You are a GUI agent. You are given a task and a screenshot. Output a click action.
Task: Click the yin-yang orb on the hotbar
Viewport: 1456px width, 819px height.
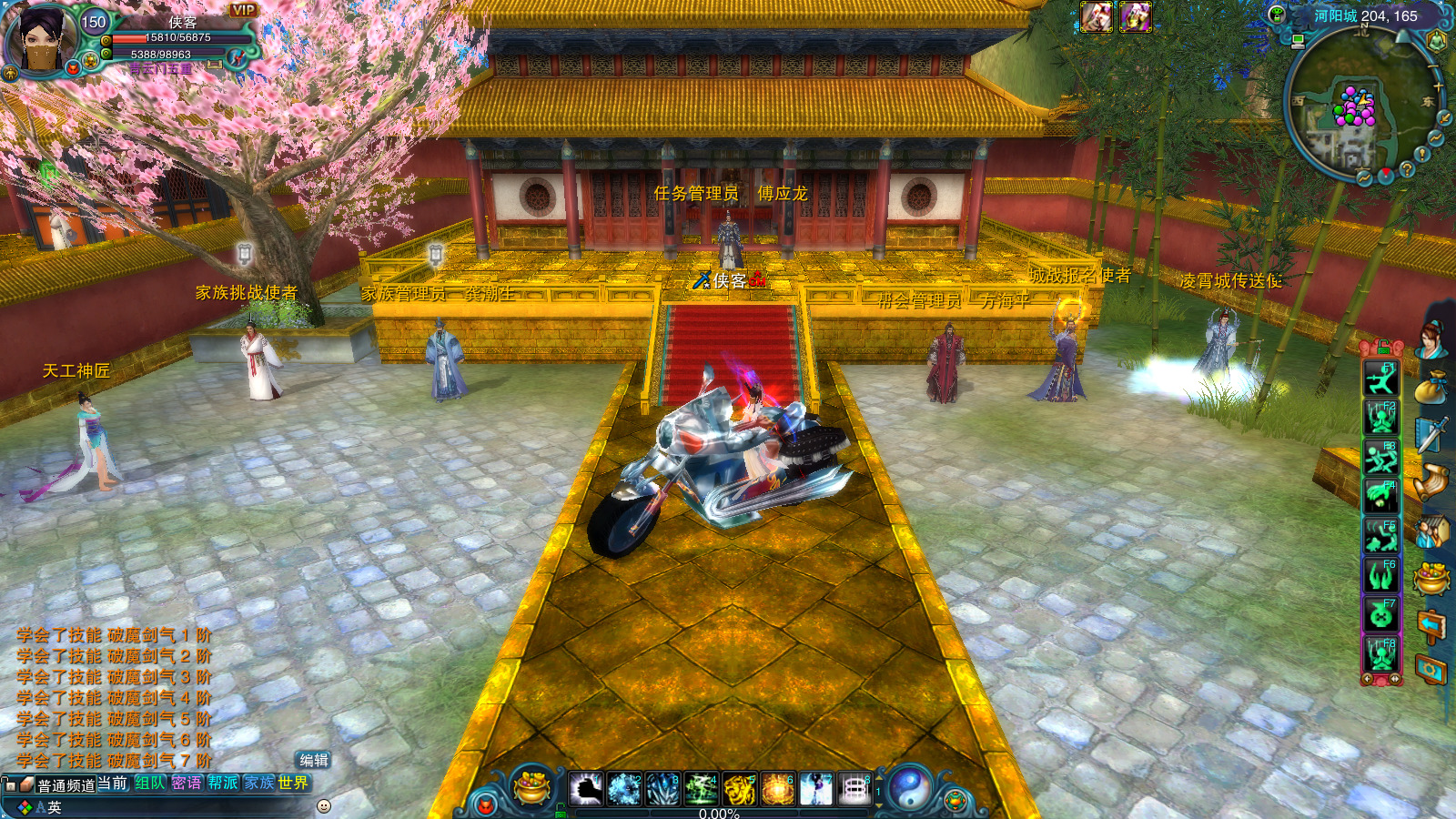pyautogui.click(x=909, y=787)
